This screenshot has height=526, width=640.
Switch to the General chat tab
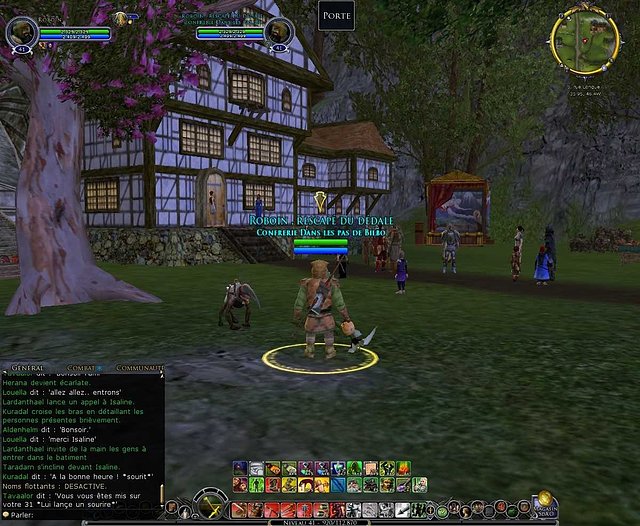click(27, 369)
